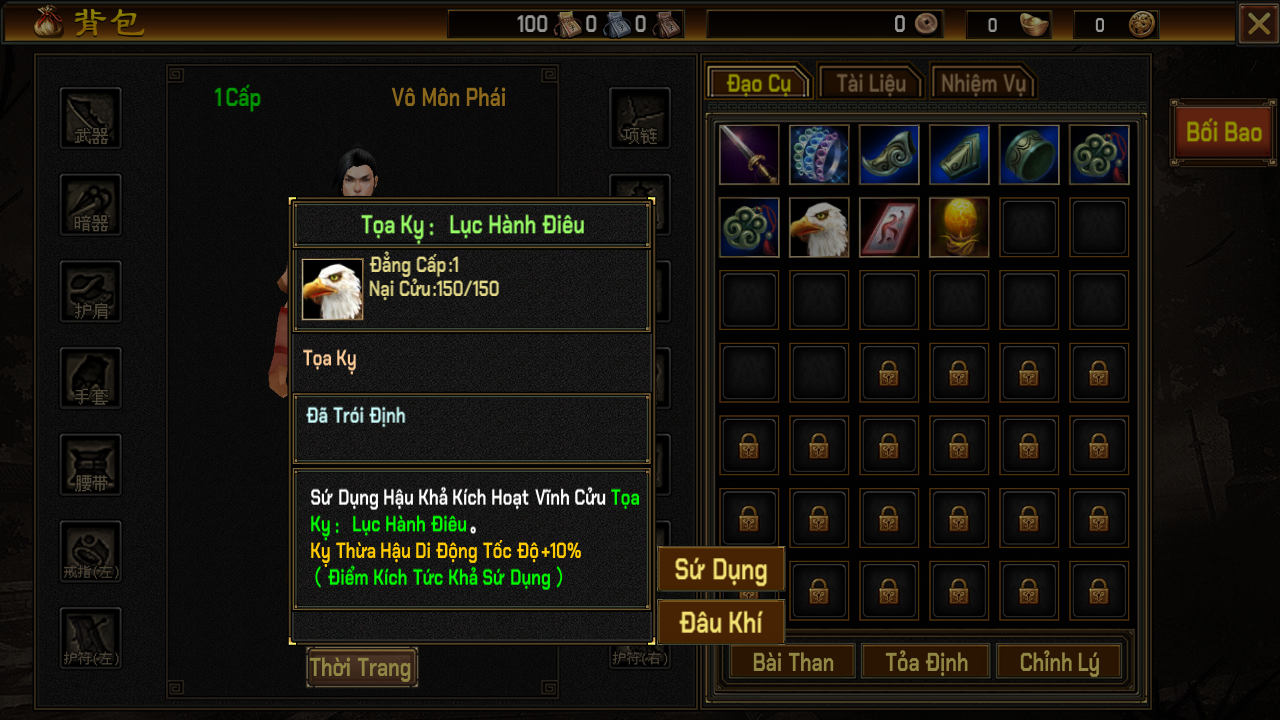Click the Bài Than button
1280x720 pixels.
[793, 662]
